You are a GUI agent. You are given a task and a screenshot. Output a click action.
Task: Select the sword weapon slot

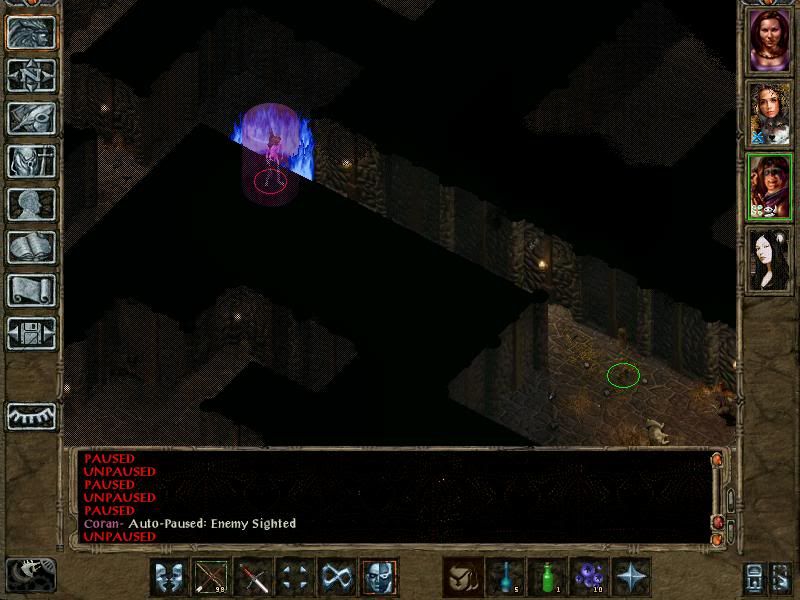point(253,577)
